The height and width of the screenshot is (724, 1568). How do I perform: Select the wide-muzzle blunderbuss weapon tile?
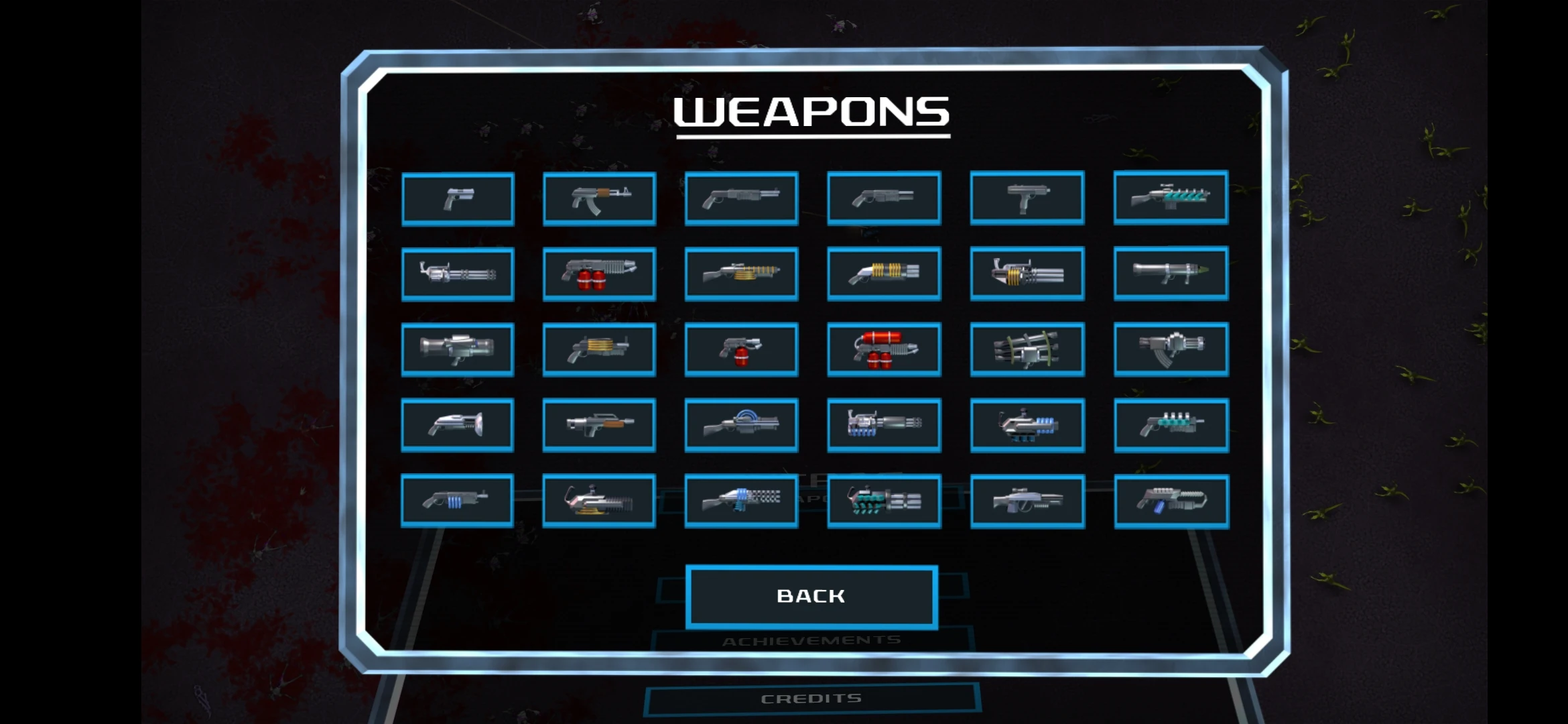pyautogui.click(x=458, y=425)
